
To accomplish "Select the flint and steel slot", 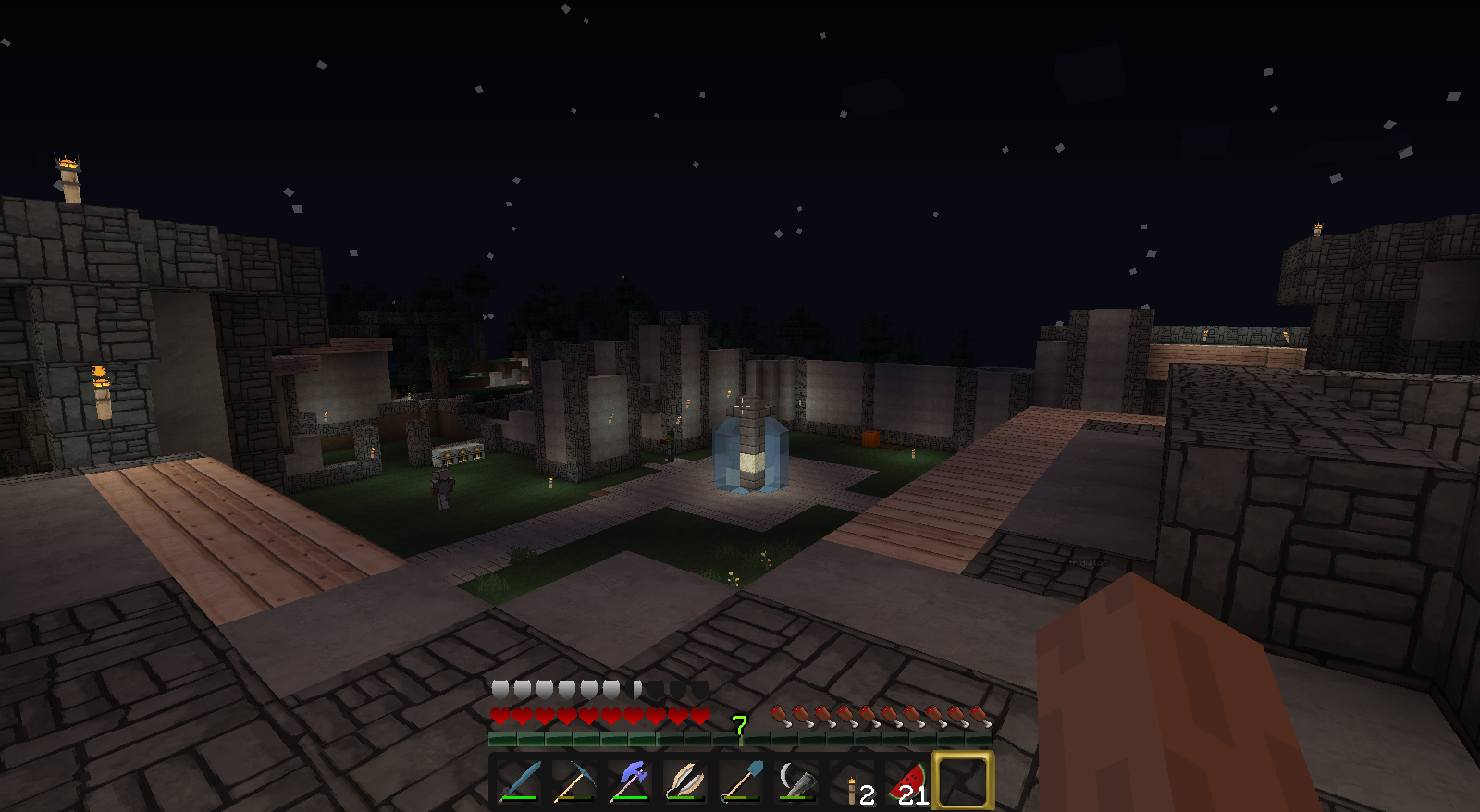I will click(796, 781).
